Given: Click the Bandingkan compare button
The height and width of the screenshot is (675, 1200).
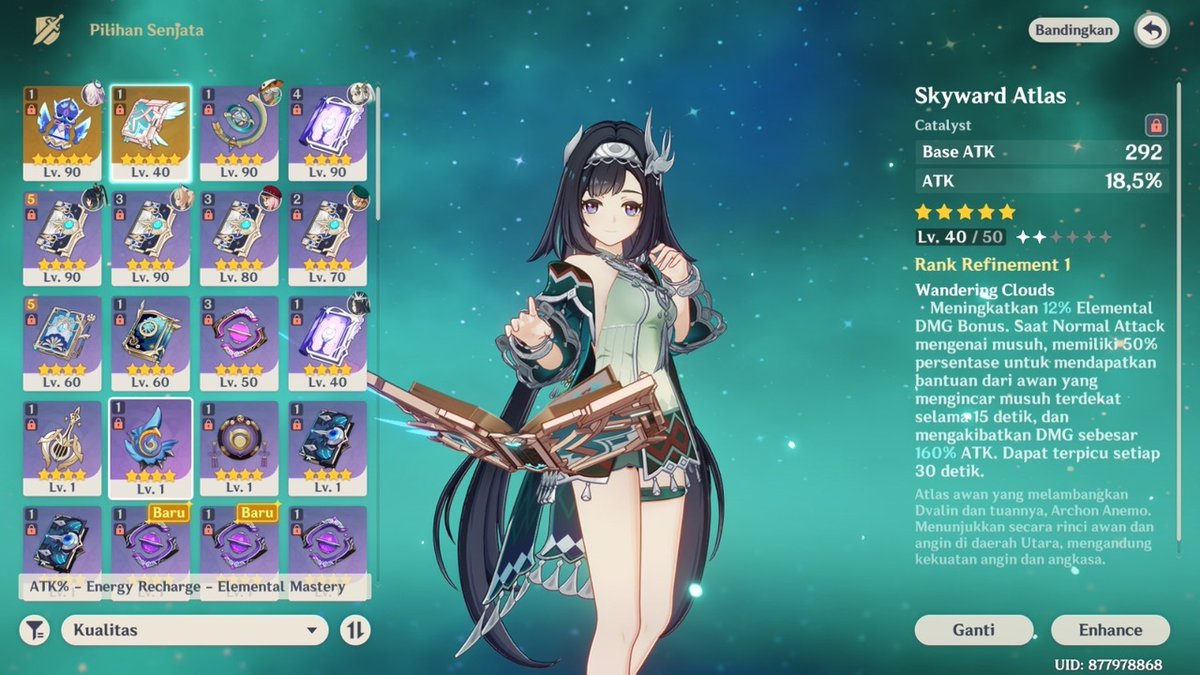Looking at the screenshot, I should pyautogui.click(x=1073, y=30).
